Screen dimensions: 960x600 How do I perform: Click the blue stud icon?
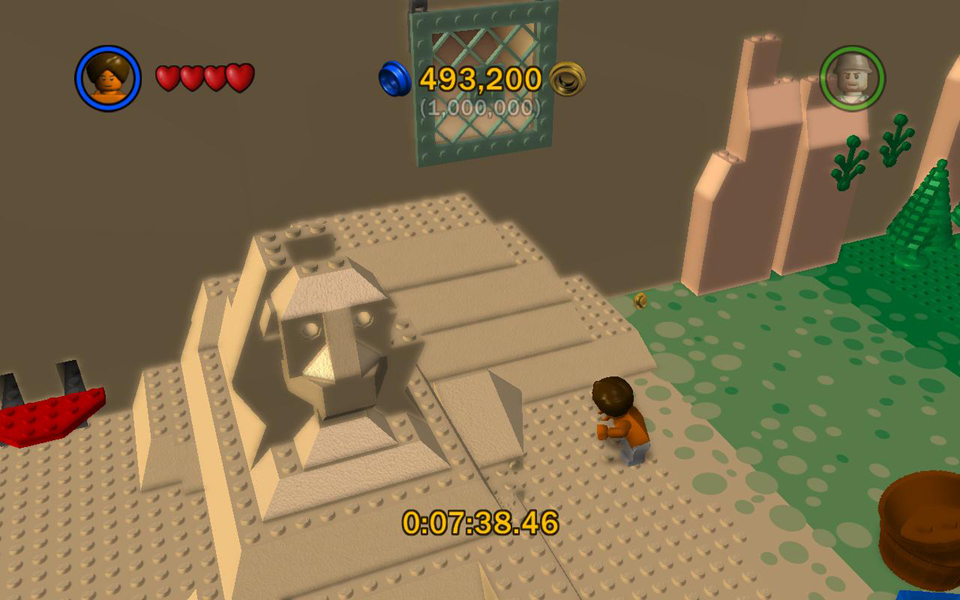coord(395,78)
